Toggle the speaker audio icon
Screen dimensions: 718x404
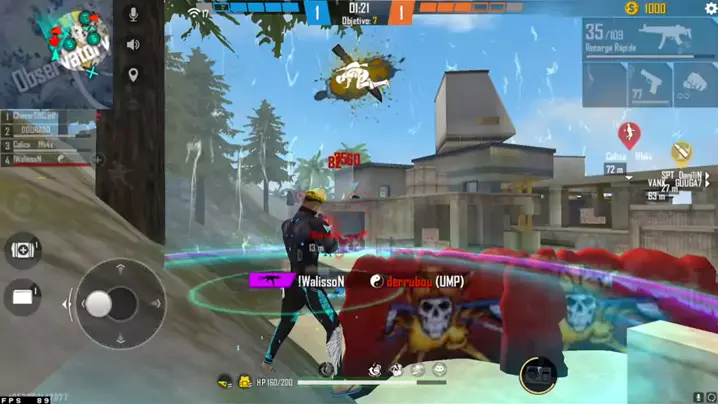click(x=133, y=45)
